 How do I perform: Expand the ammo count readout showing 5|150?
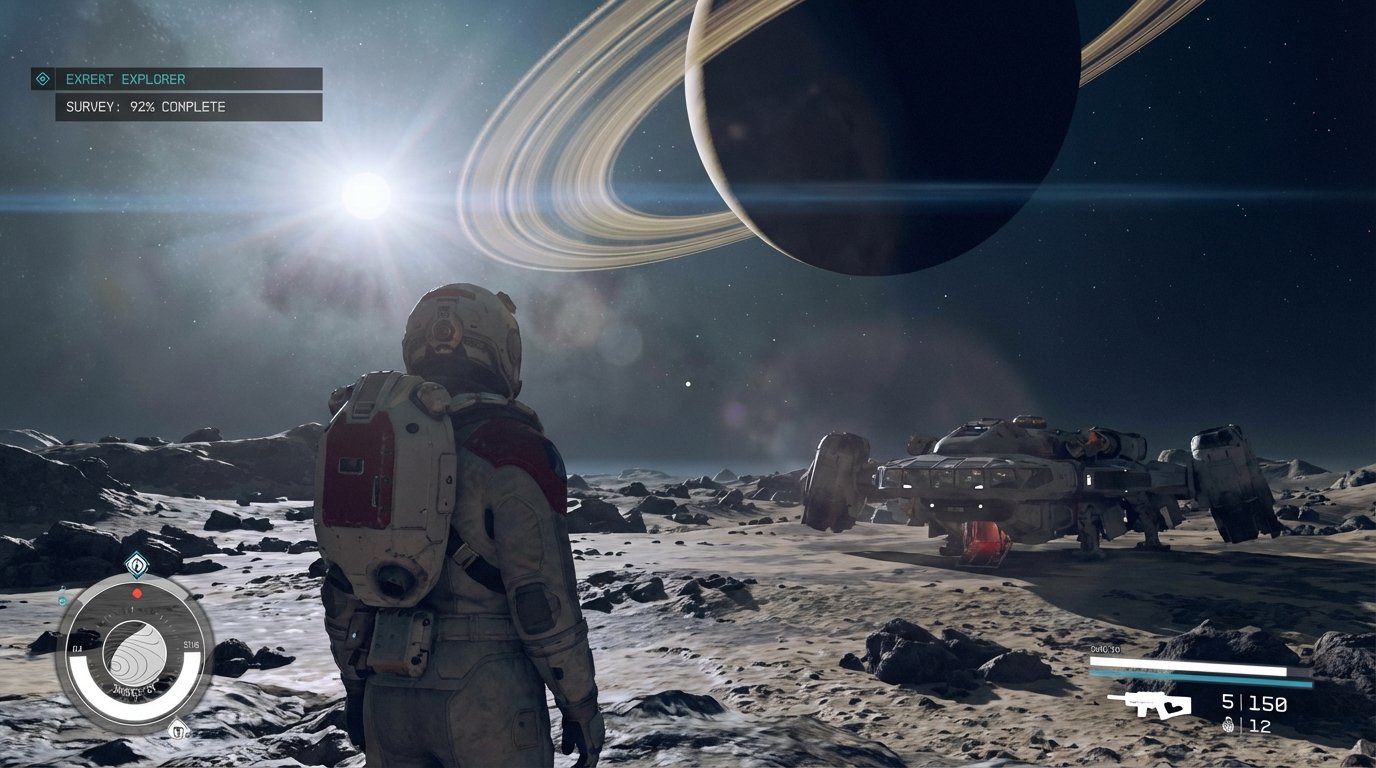1252,702
